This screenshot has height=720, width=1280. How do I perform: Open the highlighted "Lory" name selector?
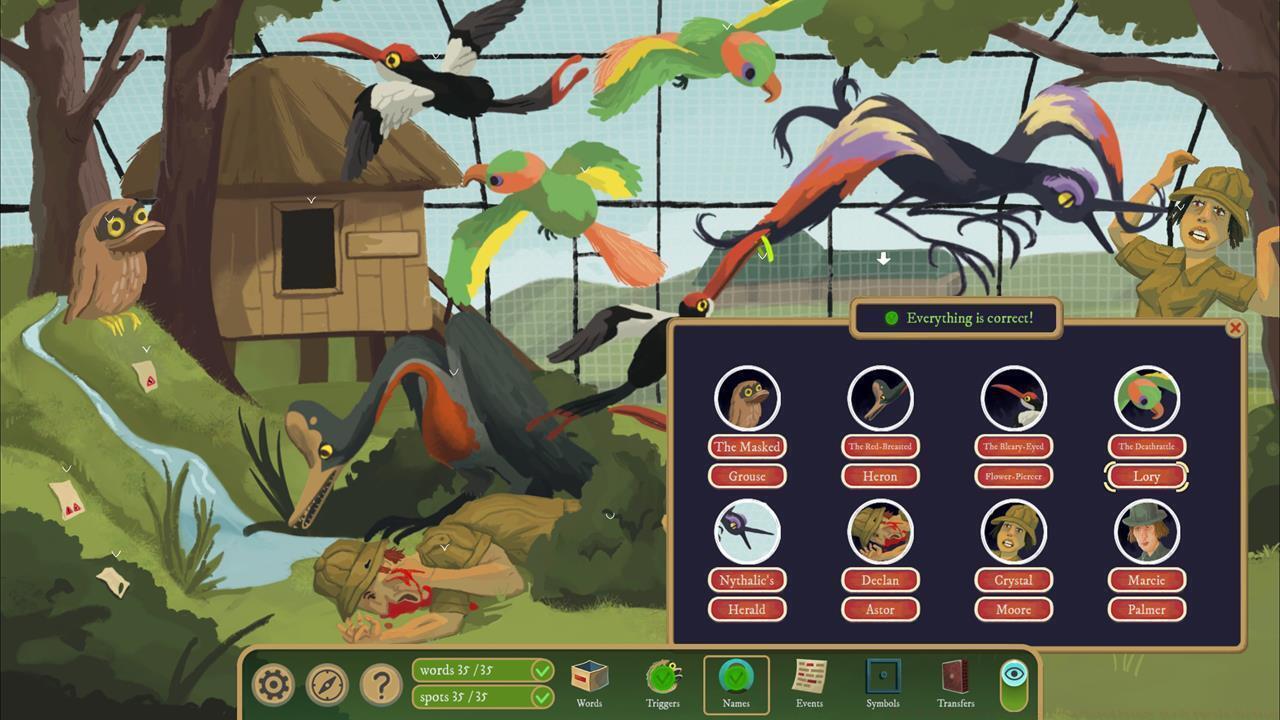click(1146, 476)
